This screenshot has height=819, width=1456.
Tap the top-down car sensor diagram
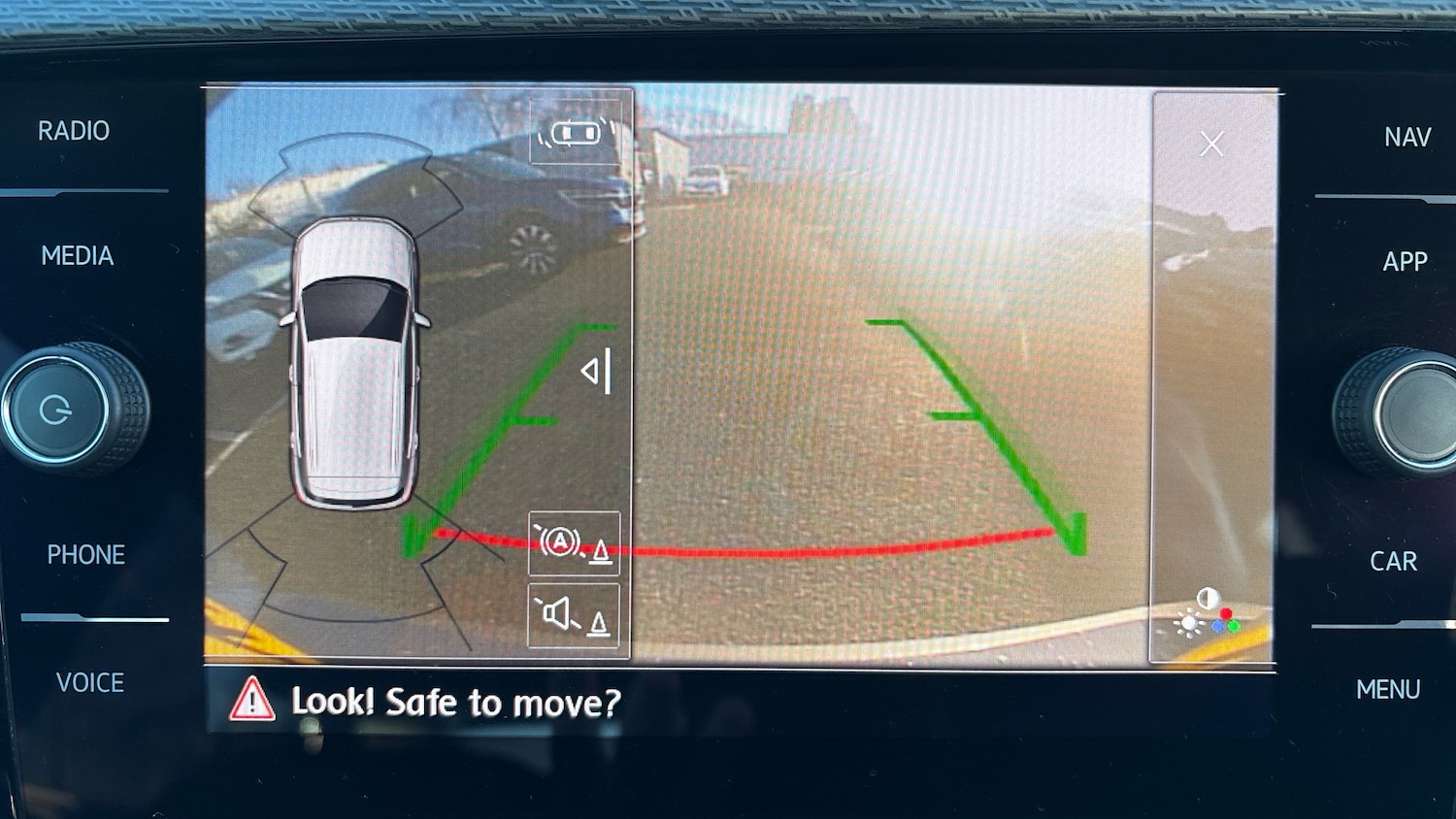click(356, 364)
